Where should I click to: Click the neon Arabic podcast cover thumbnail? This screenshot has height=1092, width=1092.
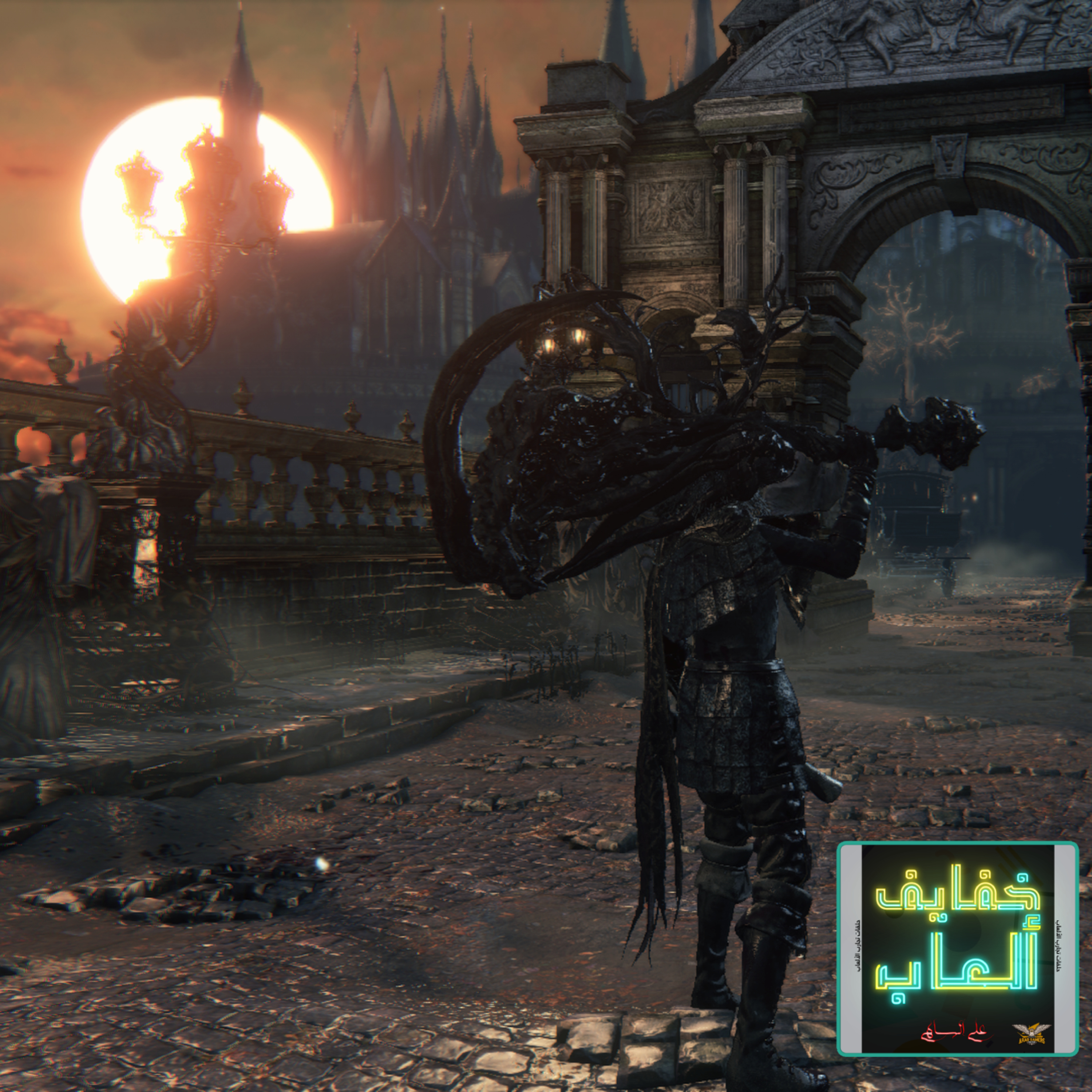pos(957,949)
